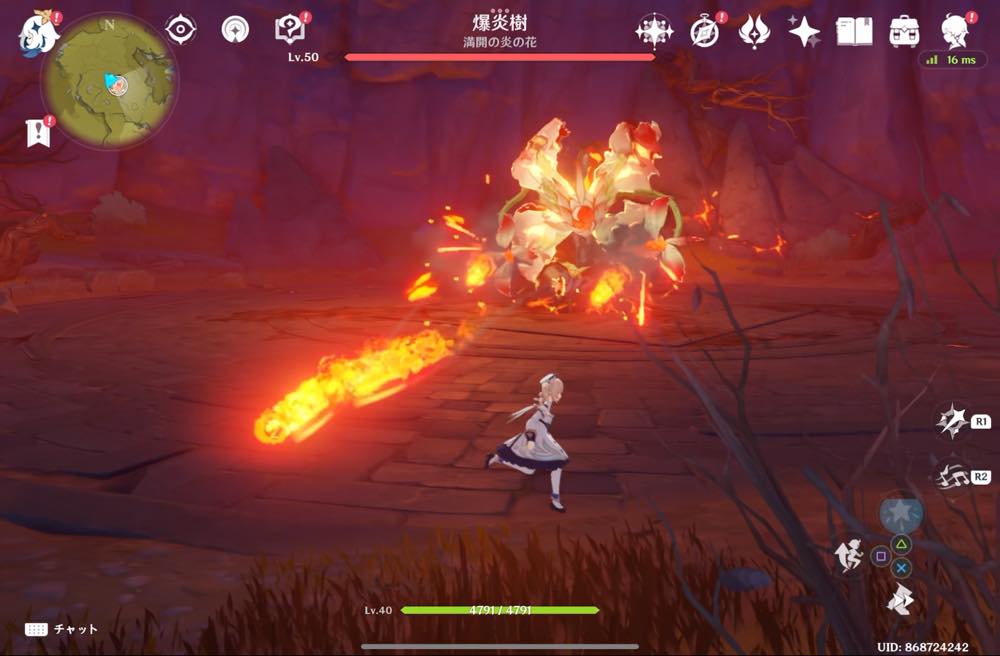
Task: Open the four-point star wish icon
Action: [x=653, y=31]
